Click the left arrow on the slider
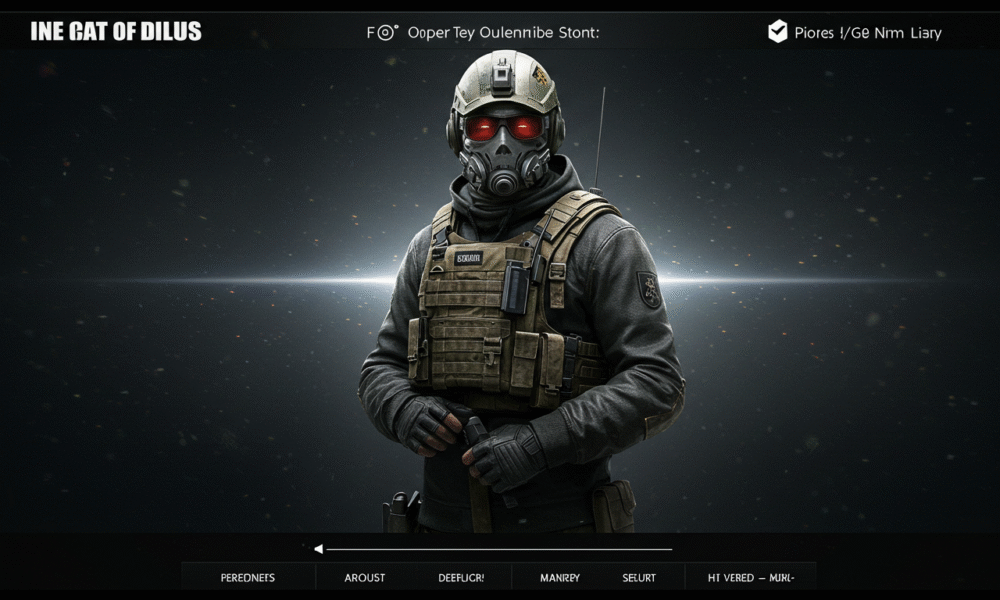Image resolution: width=1000 pixels, height=600 pixels. click(319, 549)
